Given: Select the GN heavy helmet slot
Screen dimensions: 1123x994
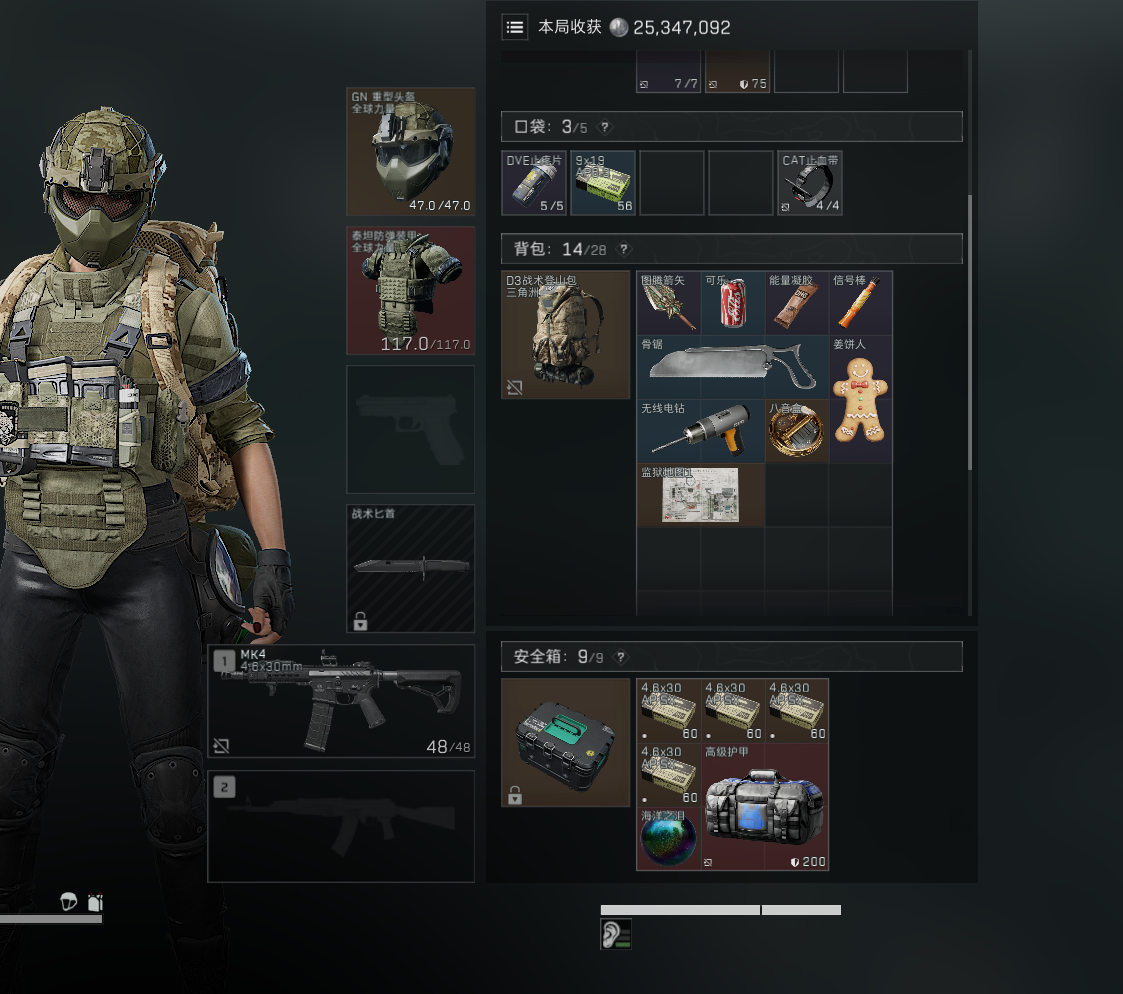Looking at the screenshot, I should (410, 151).
